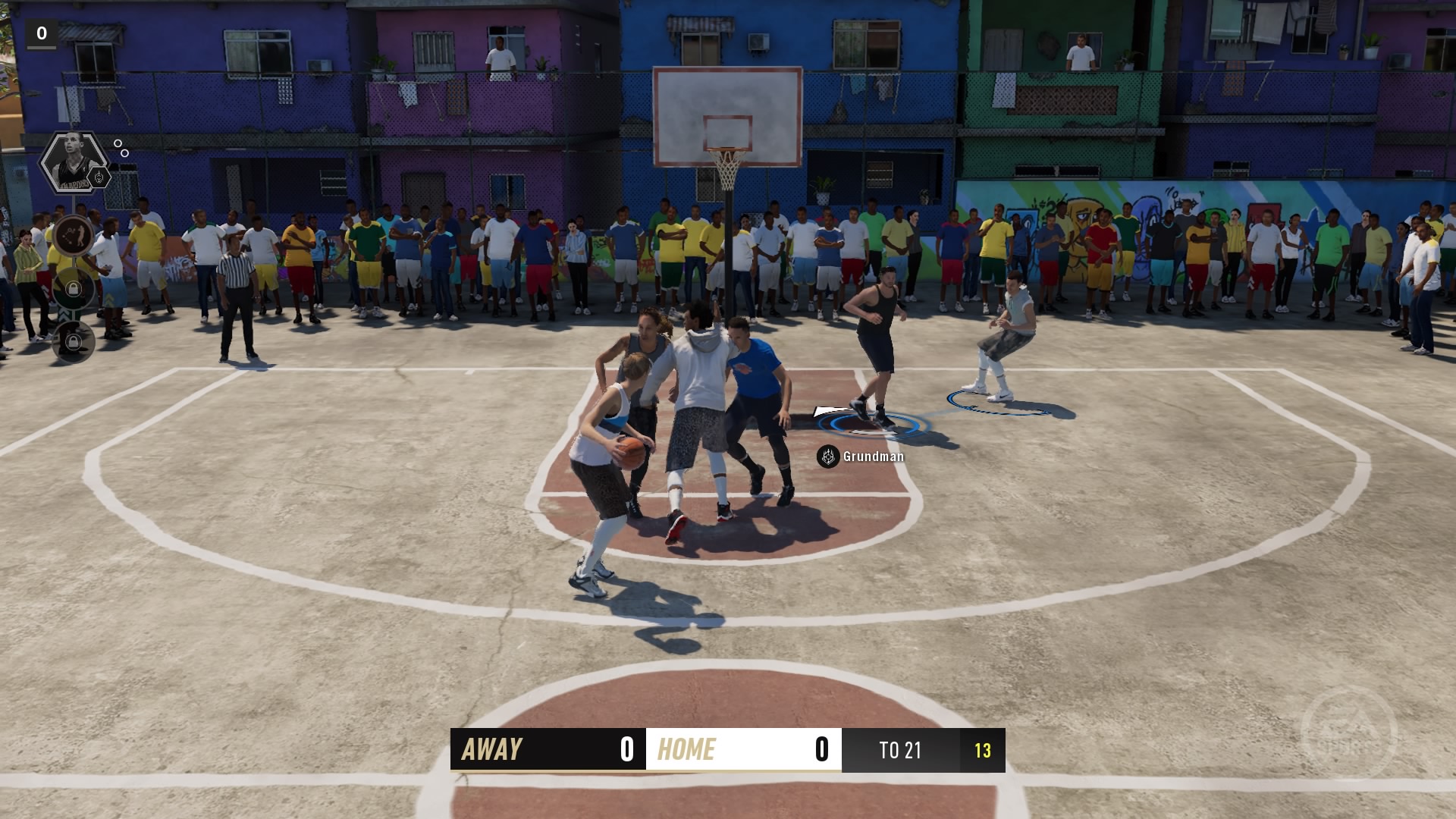Click the upper hollow circle beside the portrait
Screen dimensions: 1456x819
[x=118, y=143]
